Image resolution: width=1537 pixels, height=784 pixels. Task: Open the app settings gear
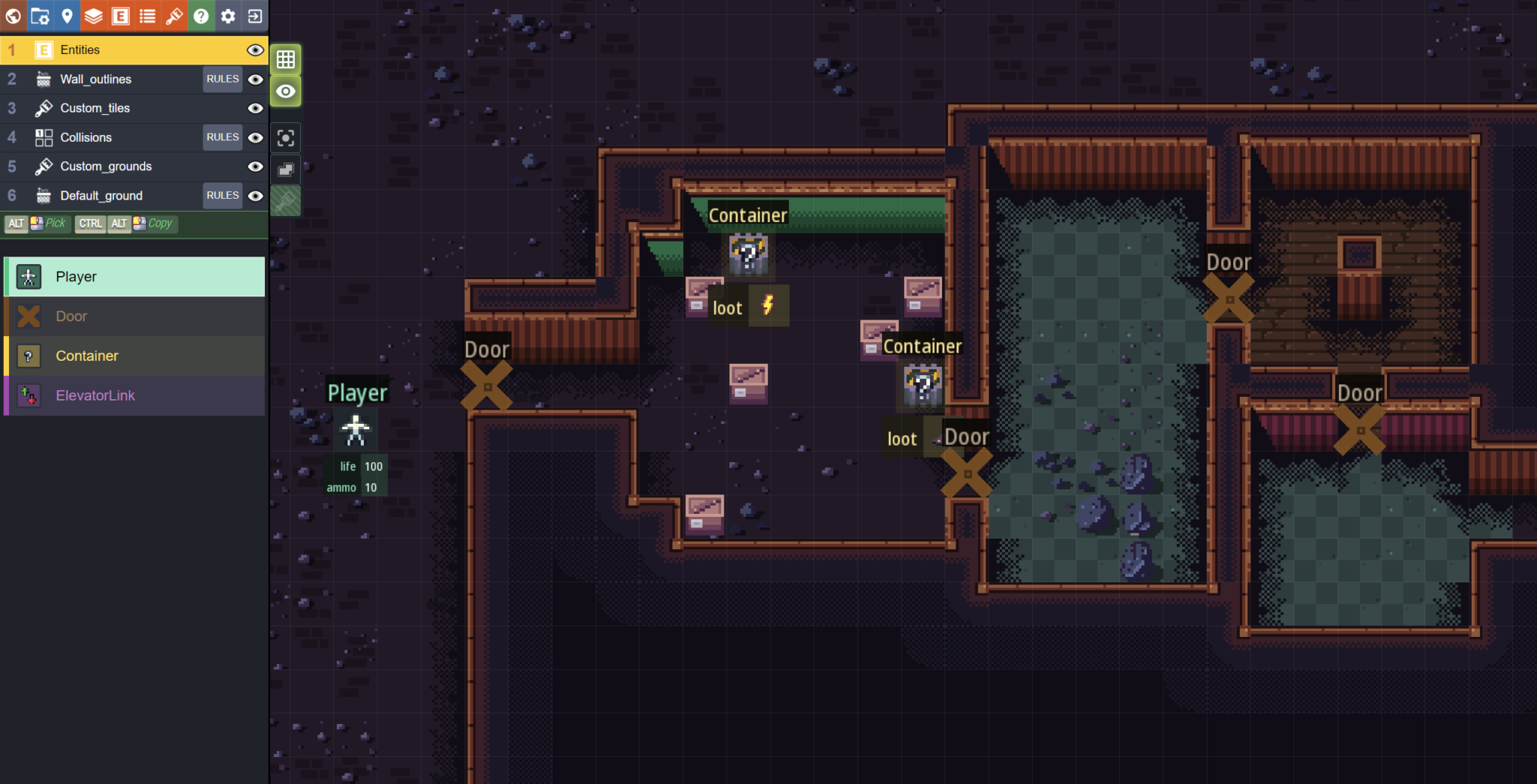(228, 16)
